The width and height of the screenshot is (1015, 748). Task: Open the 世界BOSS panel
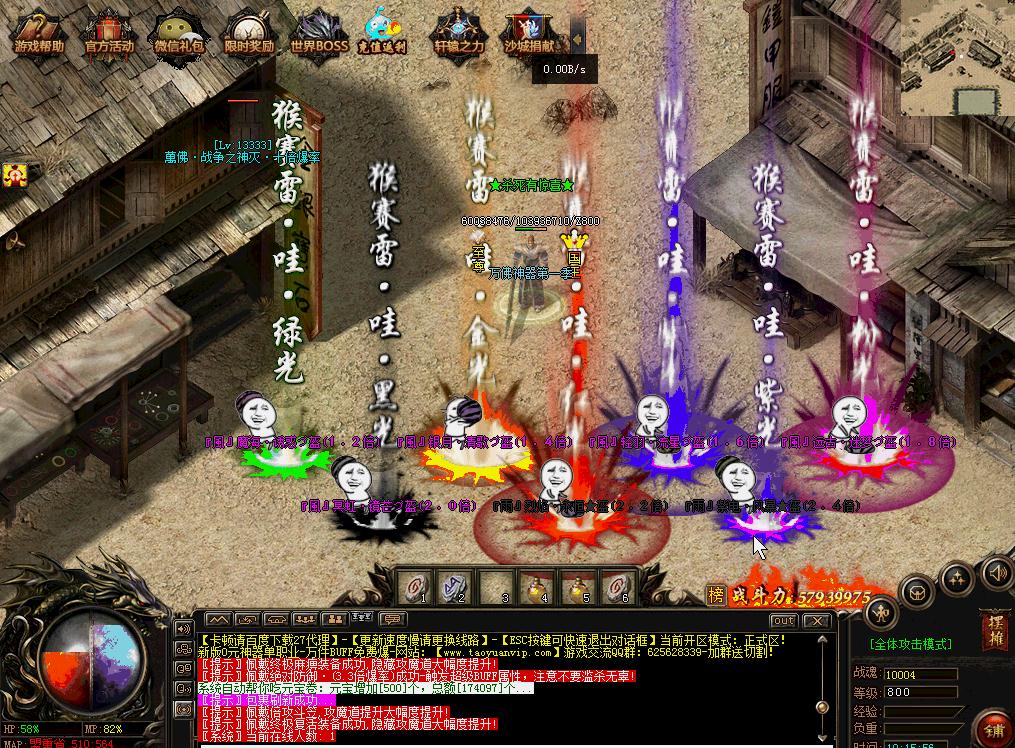(x=319, y=33)
